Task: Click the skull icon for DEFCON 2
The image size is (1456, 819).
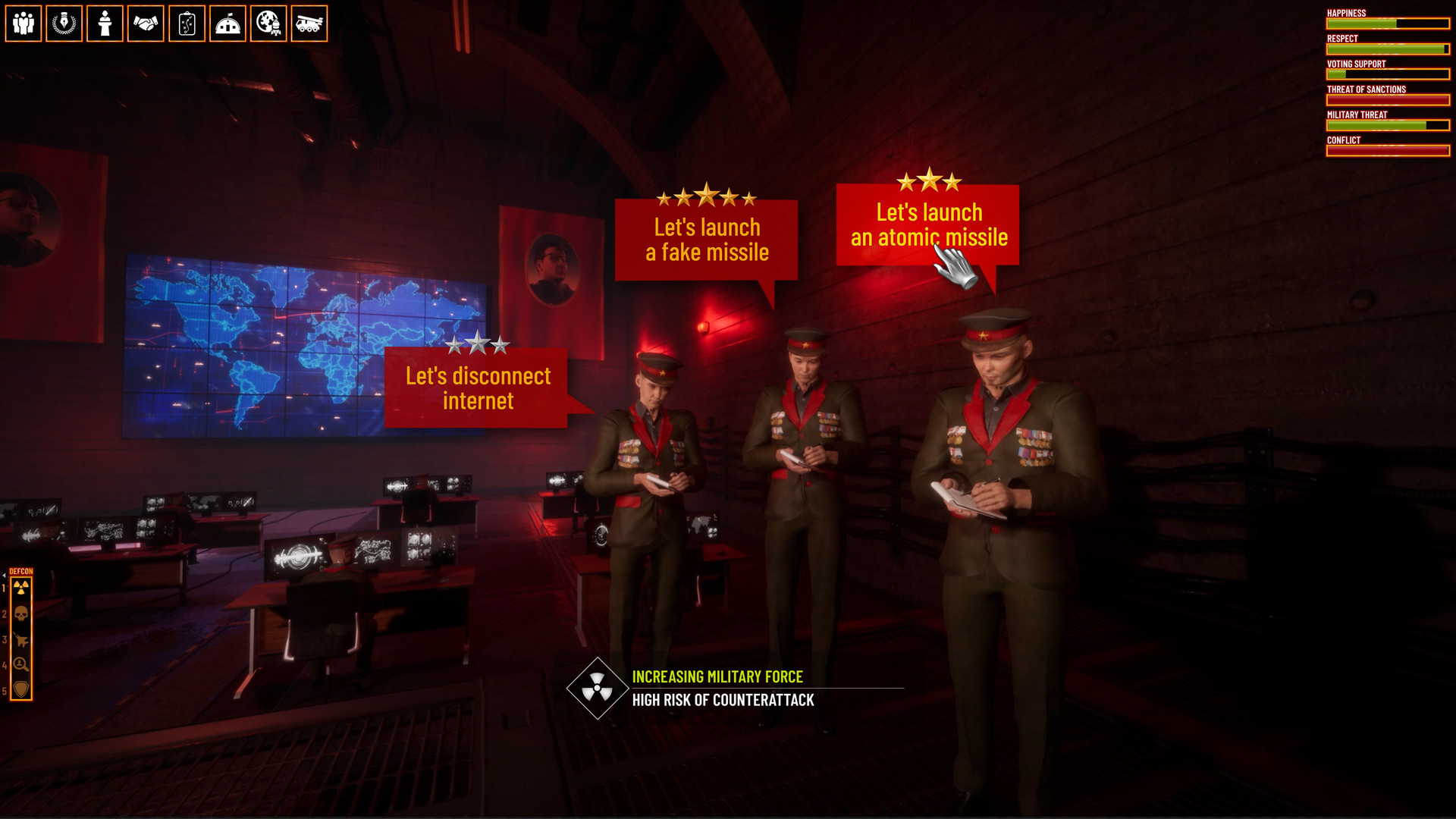Action: pyautogui.click(x=23, y=612)
